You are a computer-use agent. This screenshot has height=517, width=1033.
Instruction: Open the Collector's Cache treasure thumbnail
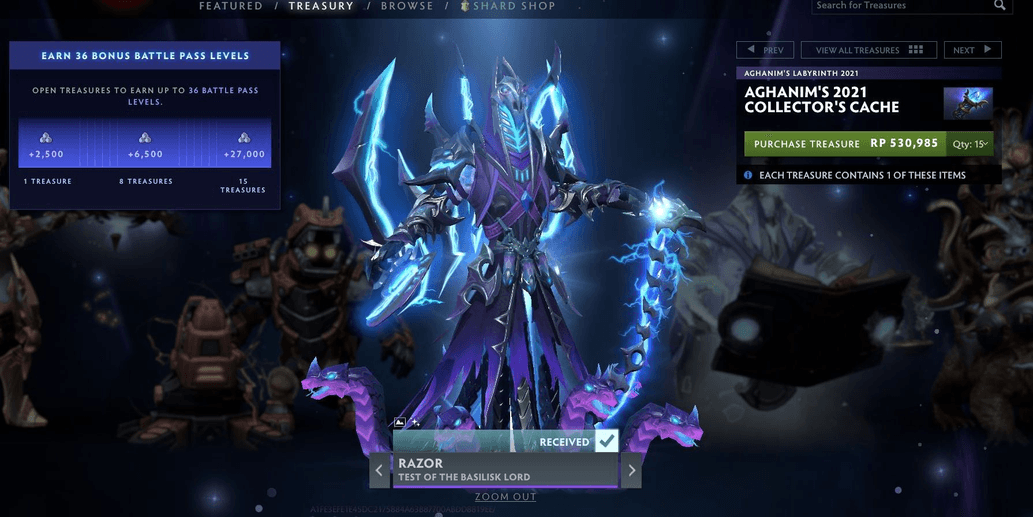(968, 103)
